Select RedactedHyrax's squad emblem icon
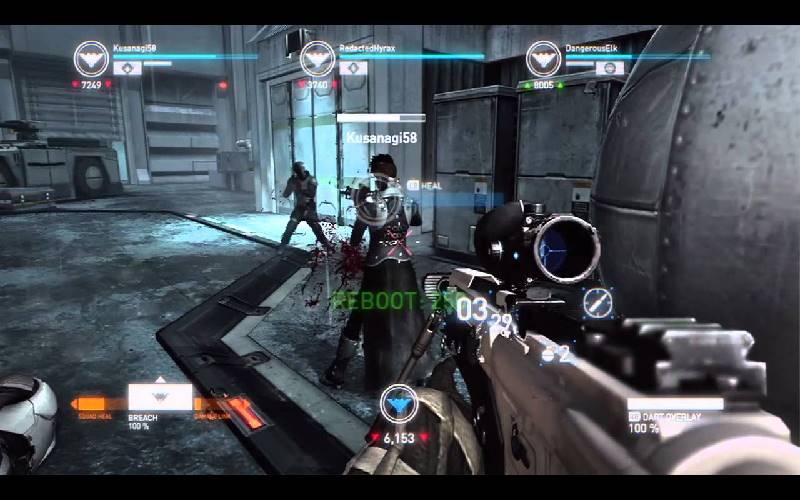This screenshot has width=800, height=500. pos(317,58)
